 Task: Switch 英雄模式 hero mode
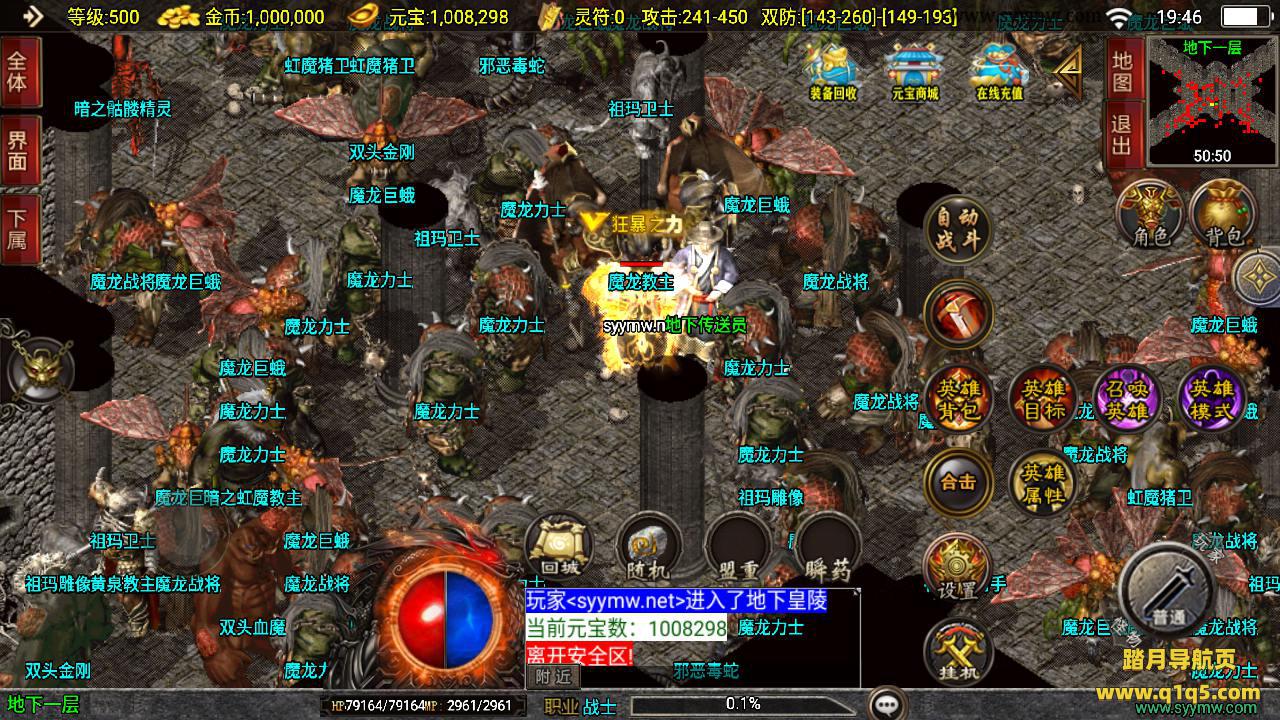click(x=1212, y=400)
